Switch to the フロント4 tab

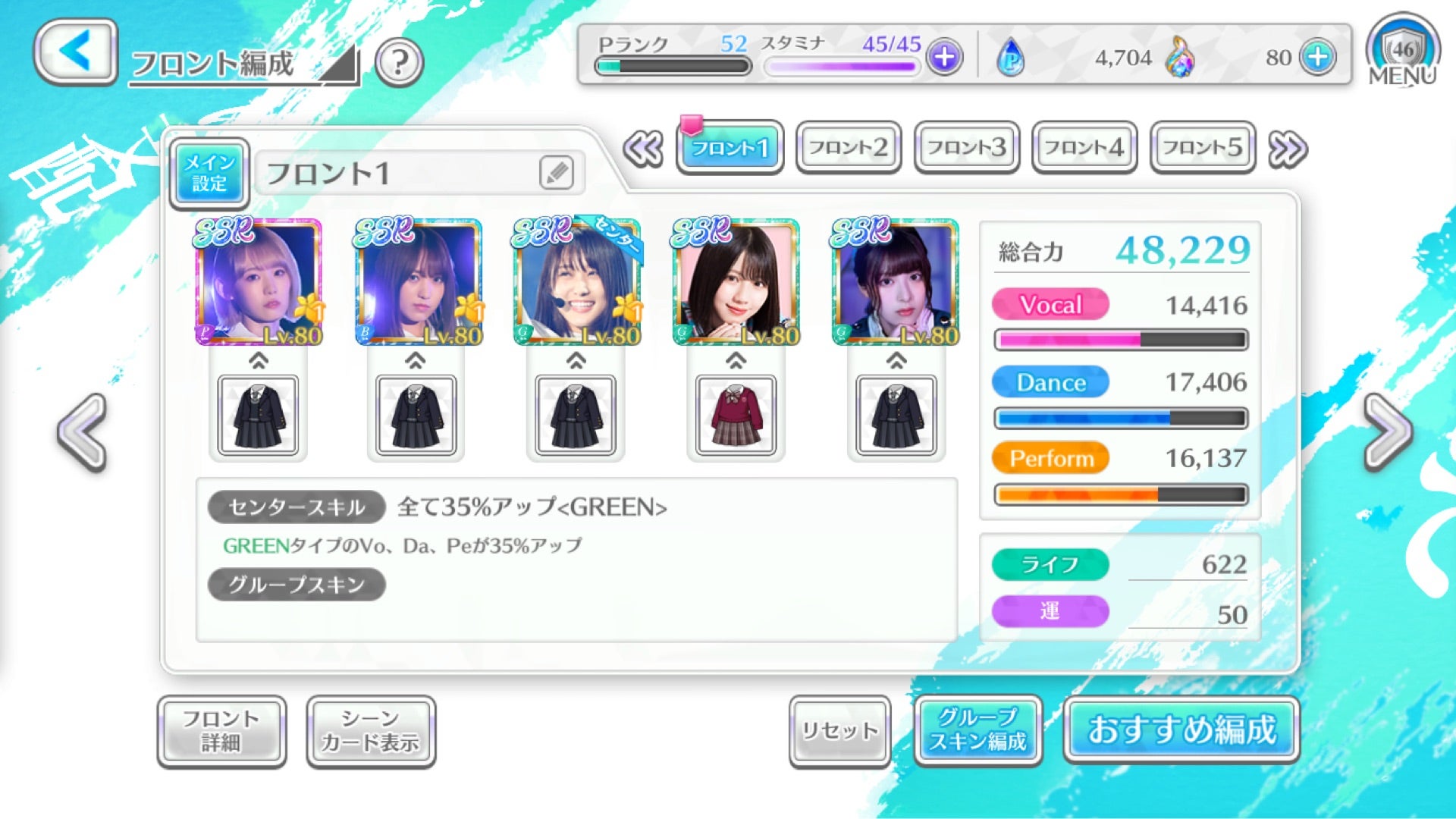pos(1084,147)
